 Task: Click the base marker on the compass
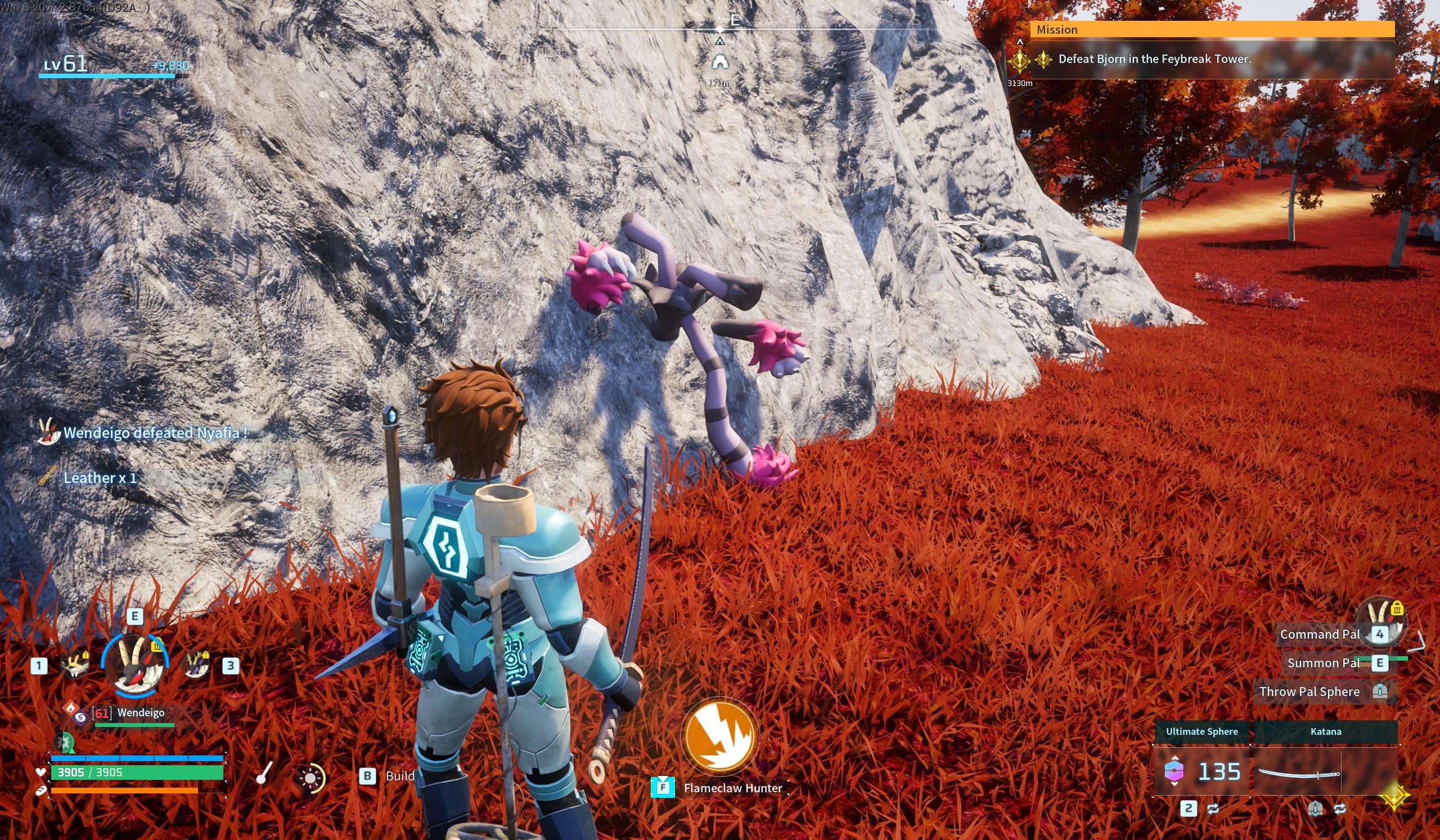coord(719,62)
